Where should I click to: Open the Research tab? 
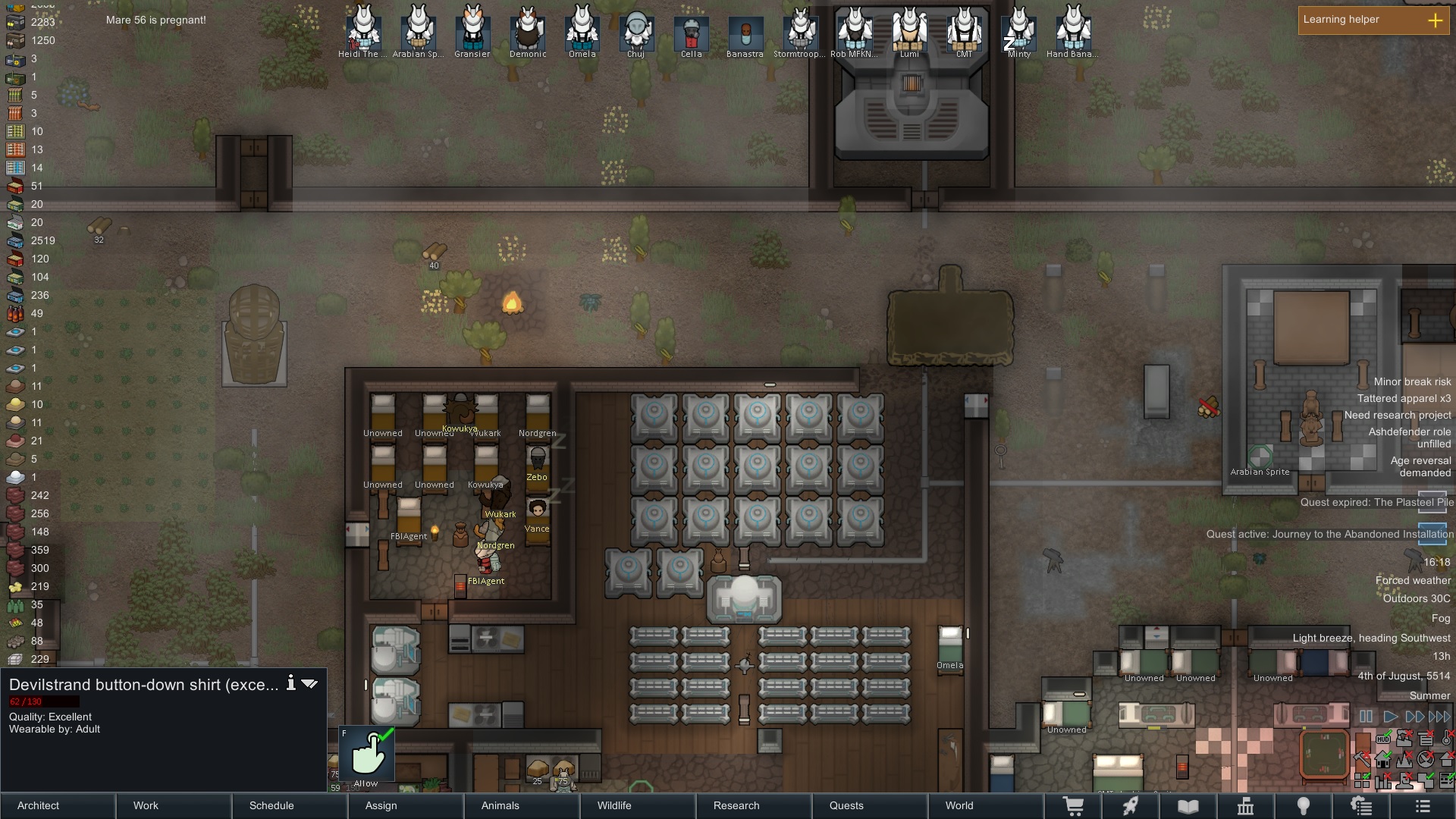754,805
